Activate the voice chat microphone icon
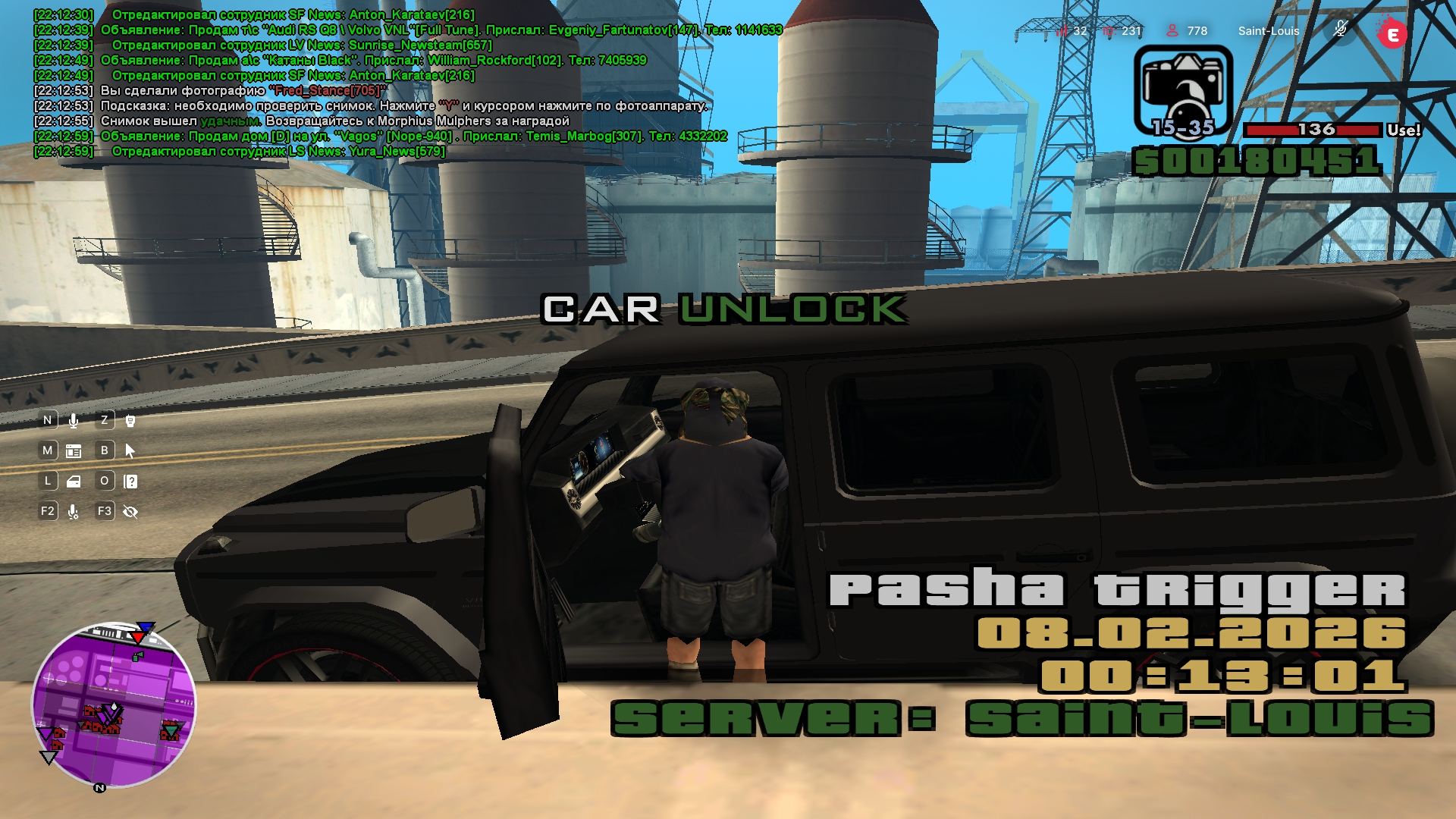Viewport: 1456px width, 819px height. 74,420
